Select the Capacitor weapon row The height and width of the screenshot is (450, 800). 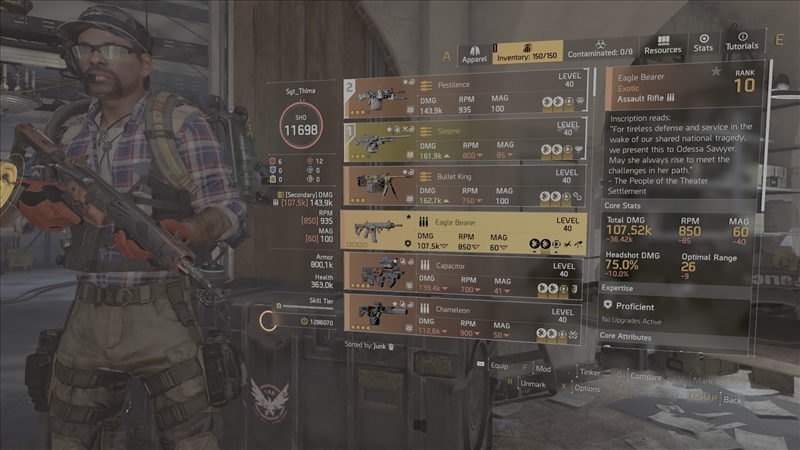point(464,274)
